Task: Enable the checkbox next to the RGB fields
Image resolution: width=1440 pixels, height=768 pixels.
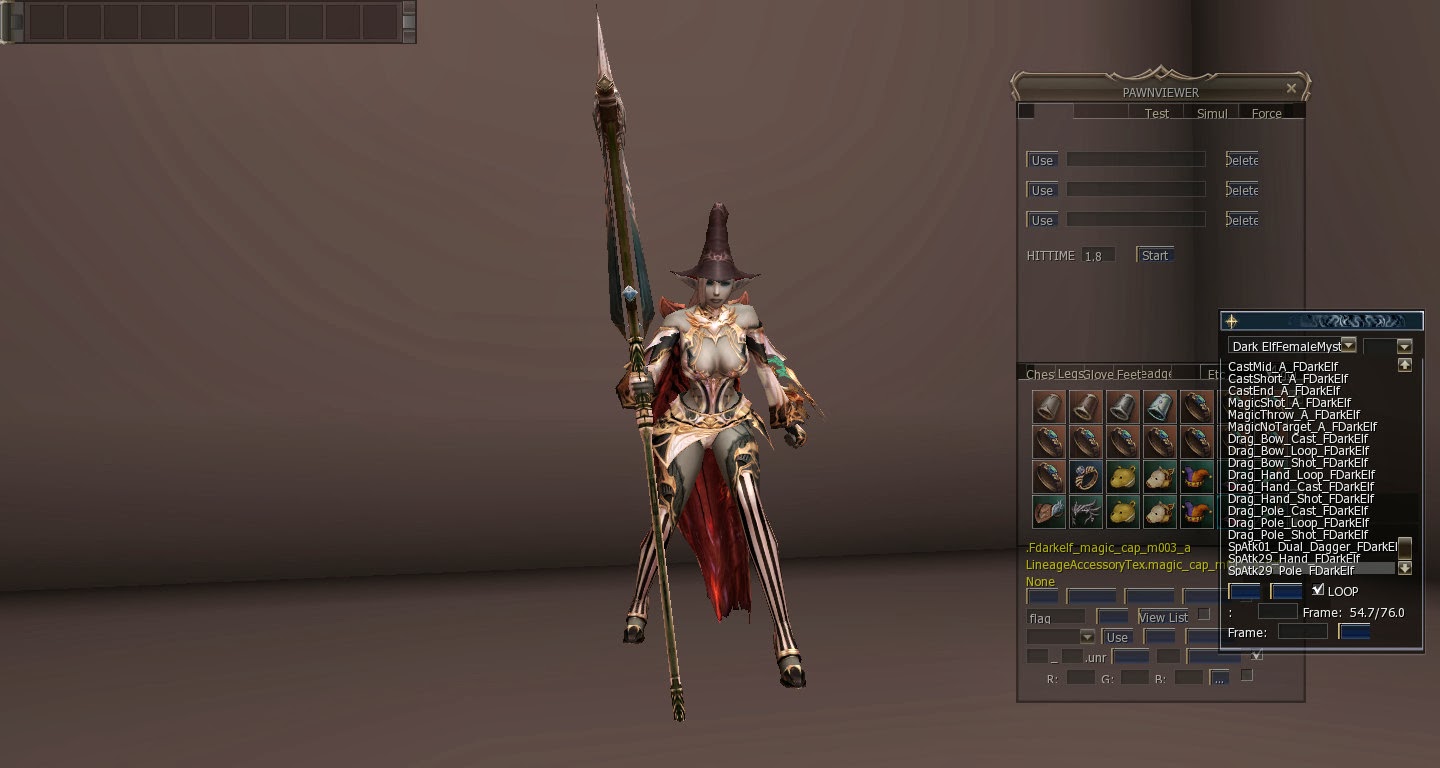Action: (x=1246, y=676)
